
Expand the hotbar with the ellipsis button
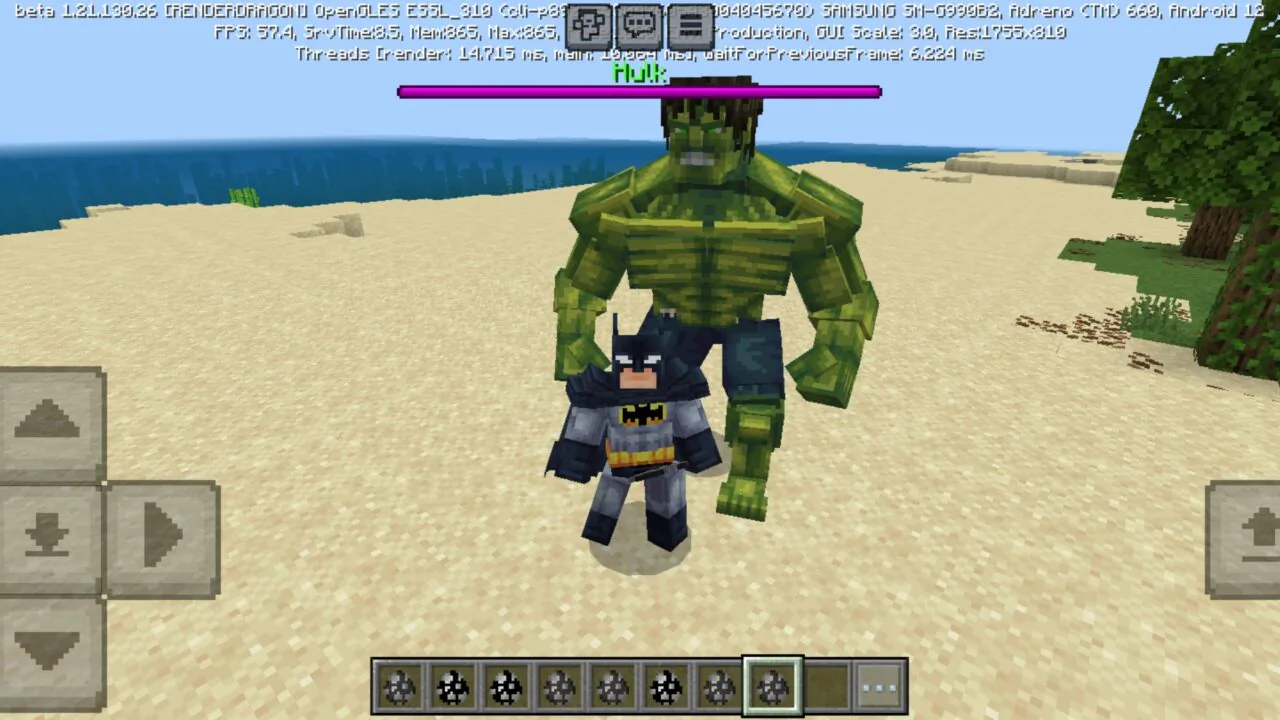pos(880,687)
